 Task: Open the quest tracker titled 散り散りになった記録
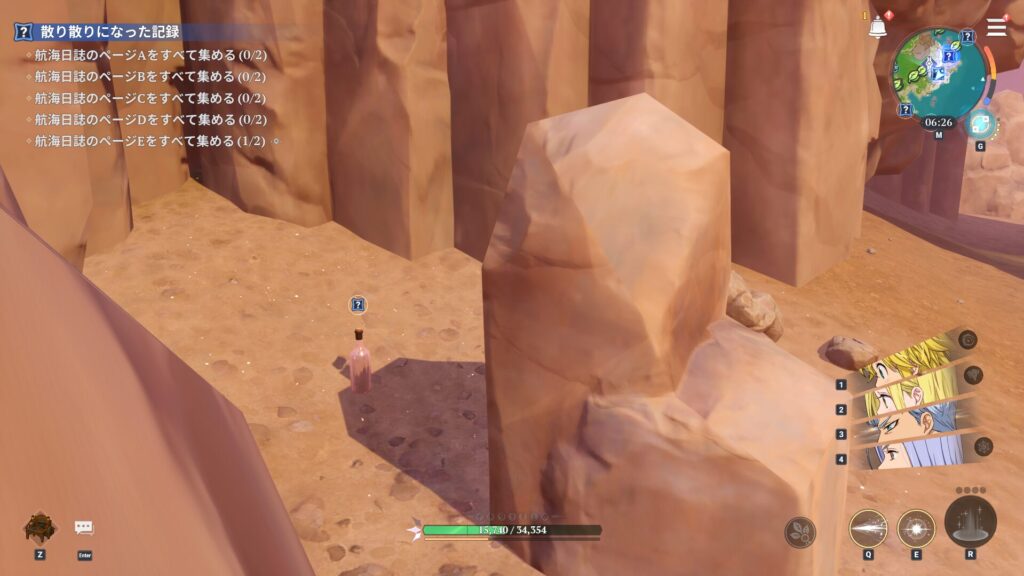point(100,32)
